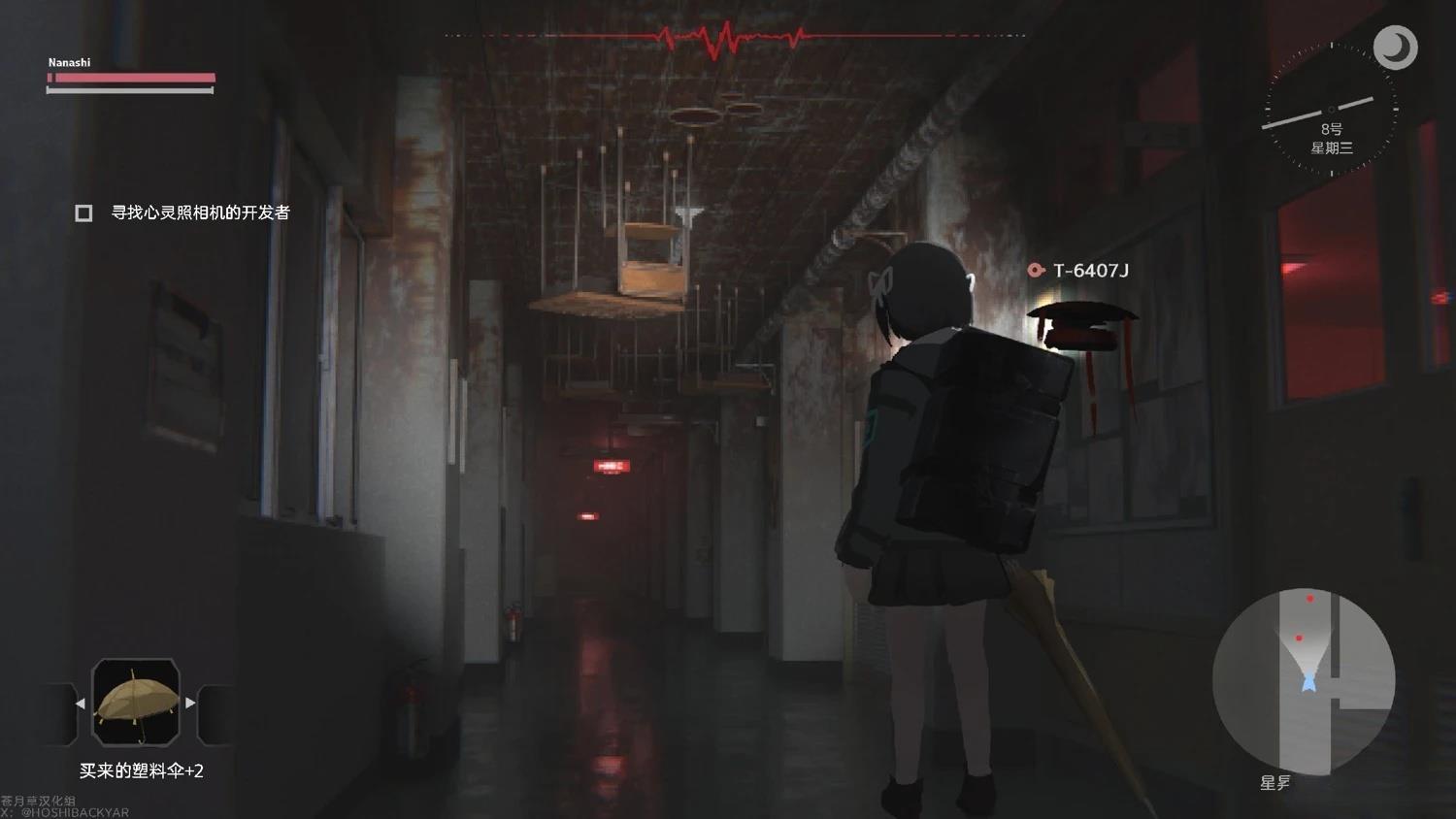1456x819 pixels.
Task: Click the Nanashi health bar portrait area
Action: pos(68,62)
